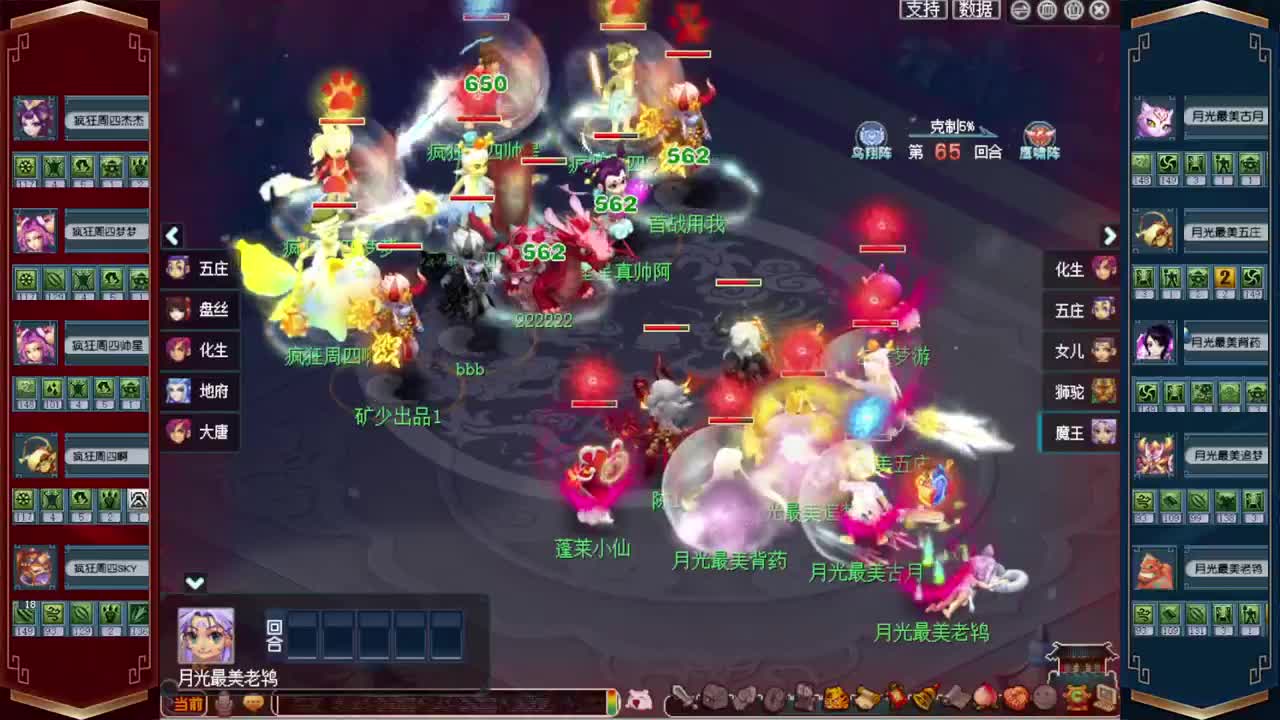
Task: Open the 数据 panel via its button
Action: click(x=975, y=10)
